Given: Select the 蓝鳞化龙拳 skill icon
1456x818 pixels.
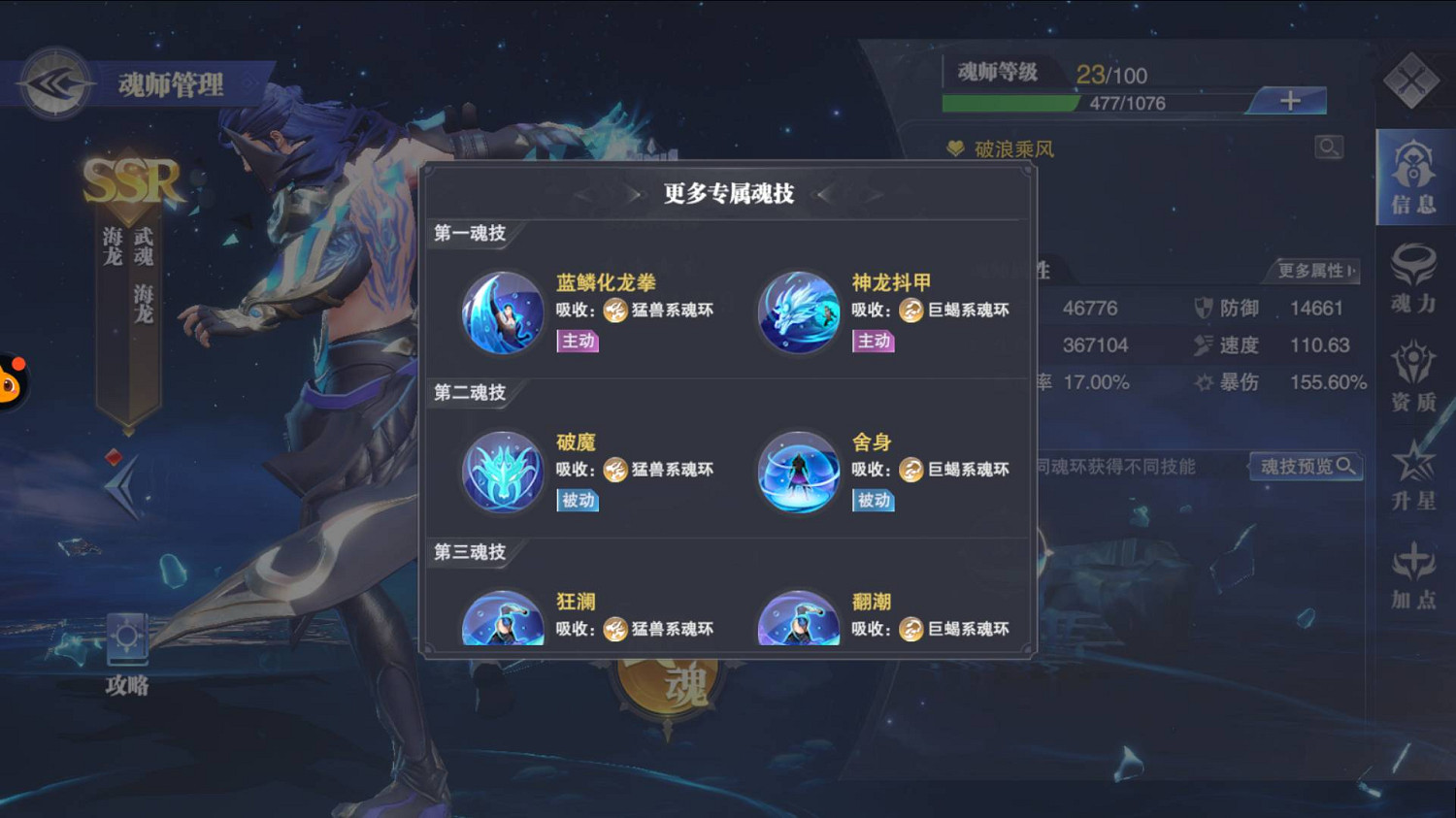Looking at the screenshot, I should (x=502, y=312).
